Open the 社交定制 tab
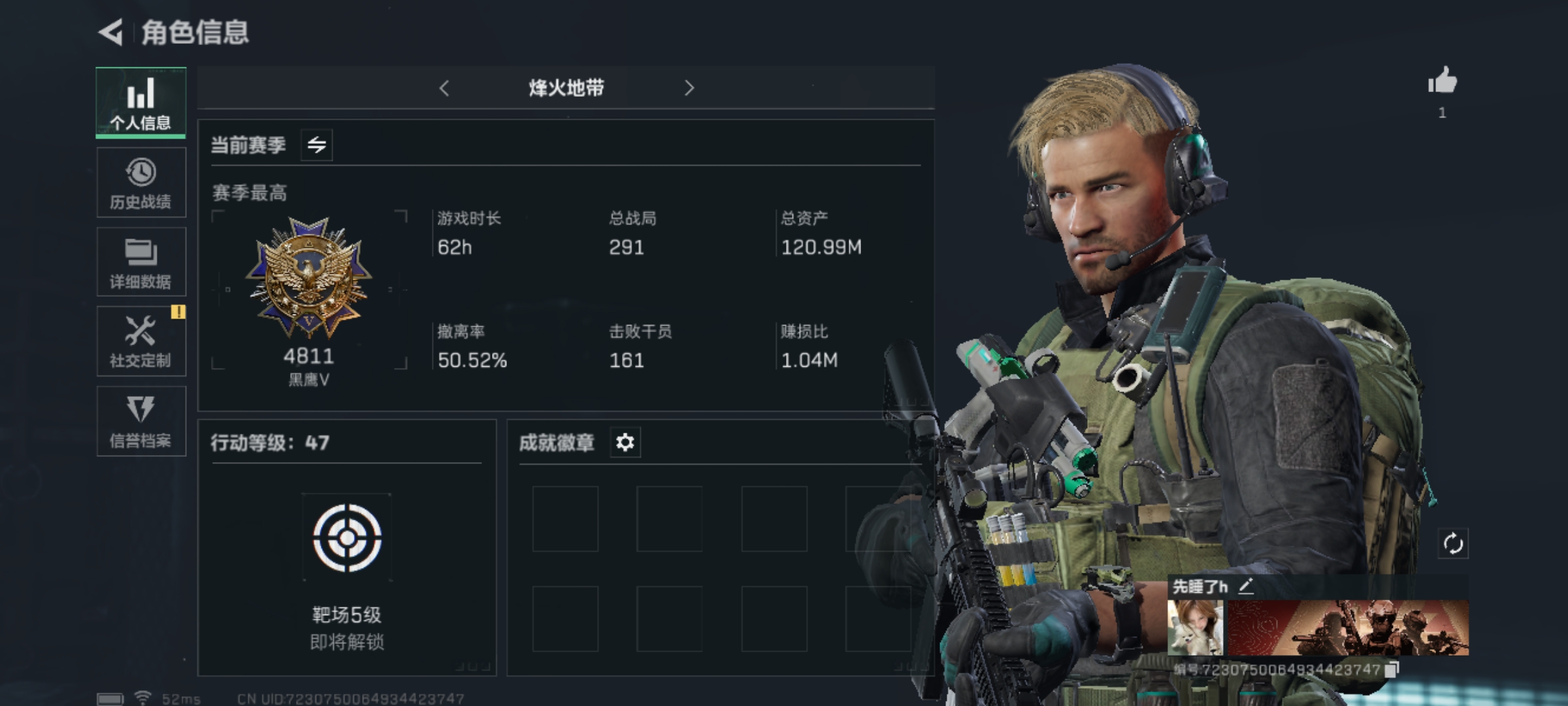 [141, 341]
